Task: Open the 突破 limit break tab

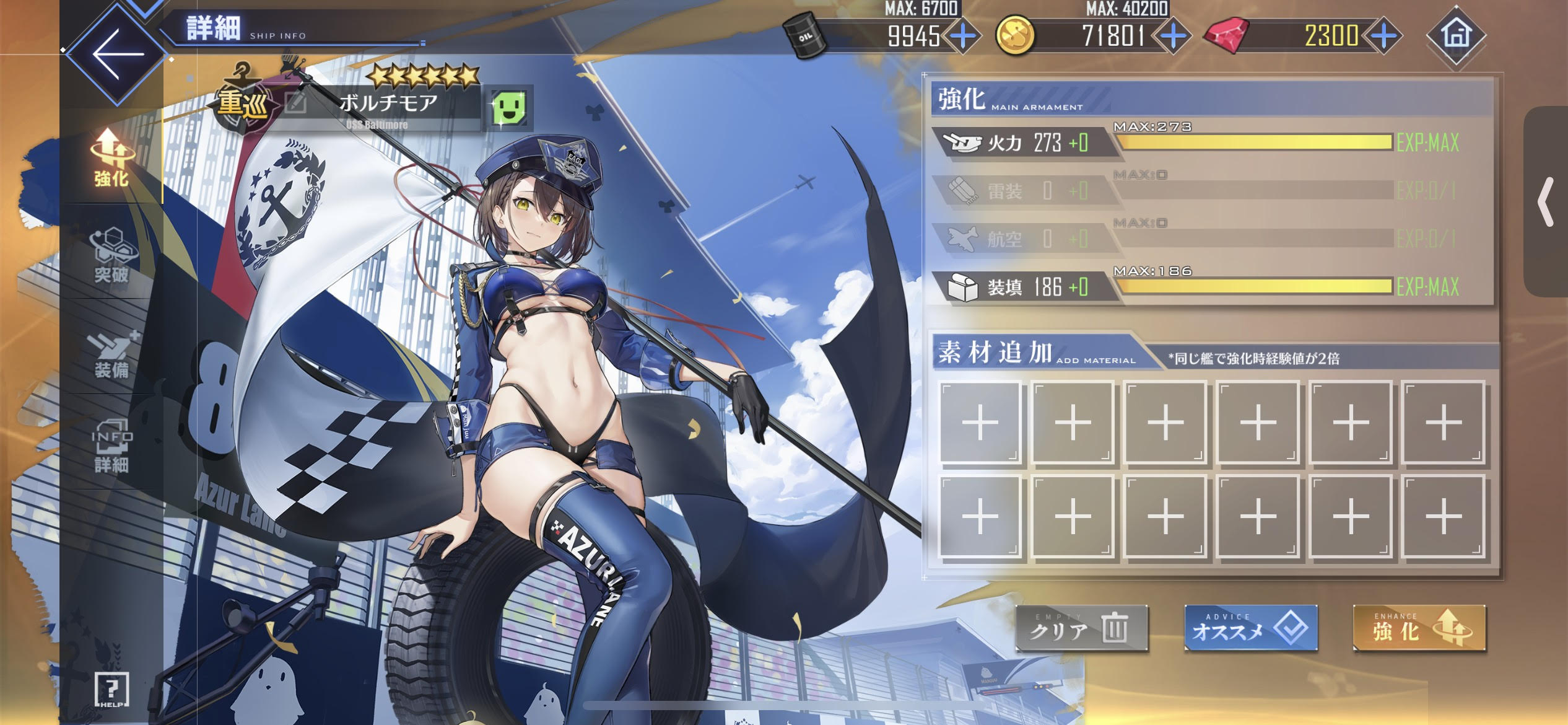Action: pyautogui.click(x=111, y=254)
